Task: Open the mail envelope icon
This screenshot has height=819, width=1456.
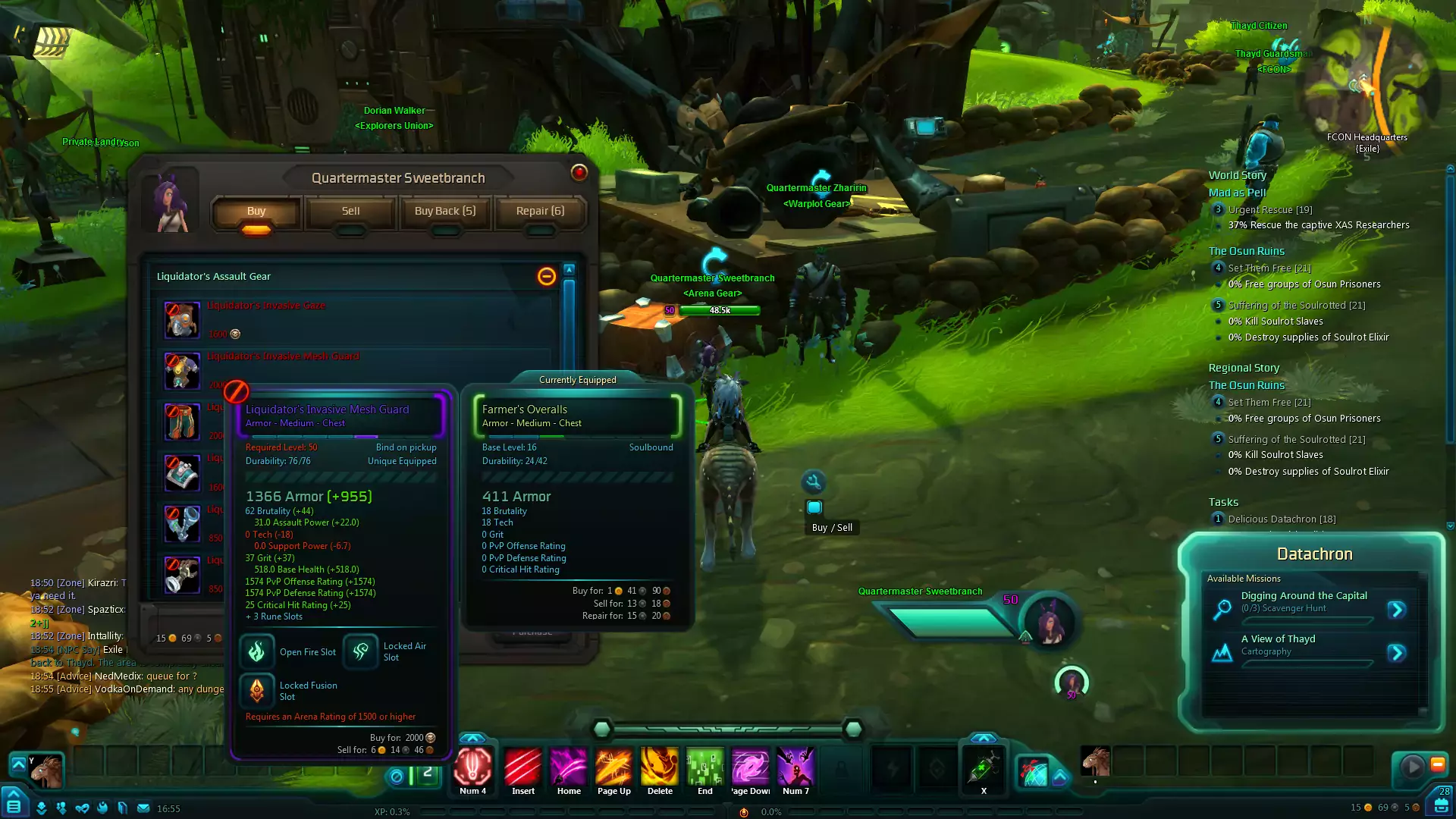Action: coord(143,808)
